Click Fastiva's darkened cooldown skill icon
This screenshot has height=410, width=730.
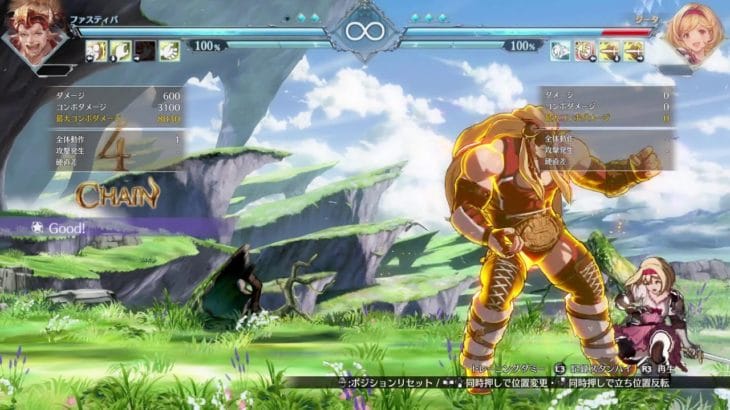point(145,50)
